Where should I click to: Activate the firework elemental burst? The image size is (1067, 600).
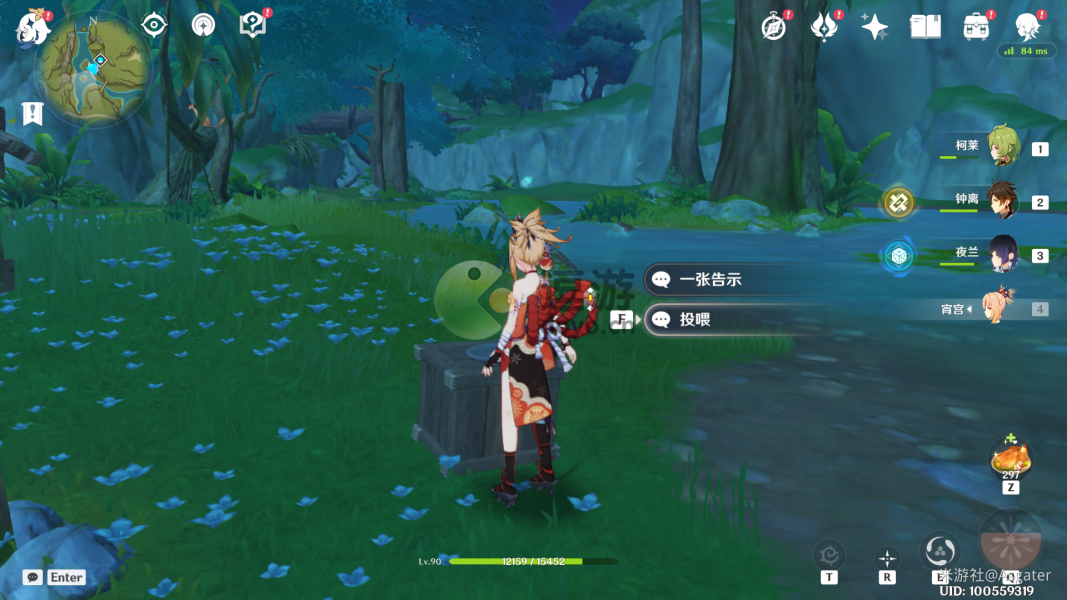(1010, 540)
